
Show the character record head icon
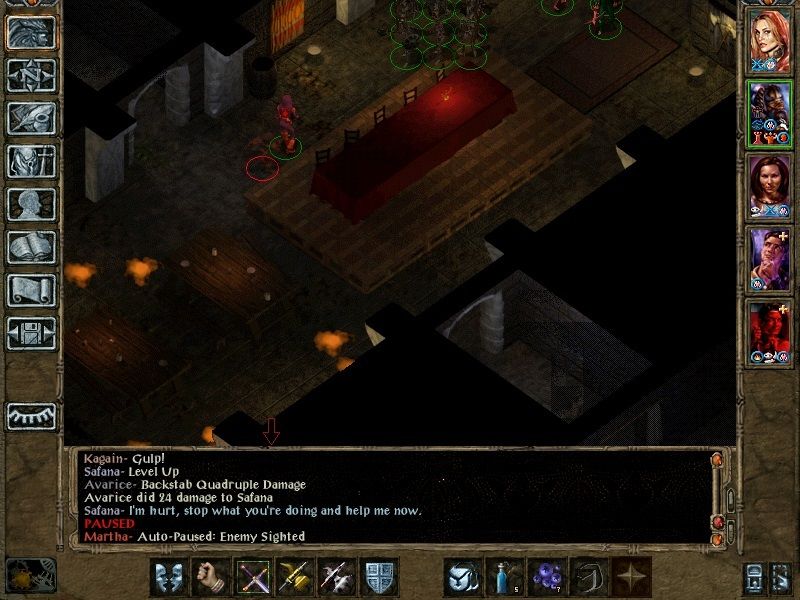point(31,204)
